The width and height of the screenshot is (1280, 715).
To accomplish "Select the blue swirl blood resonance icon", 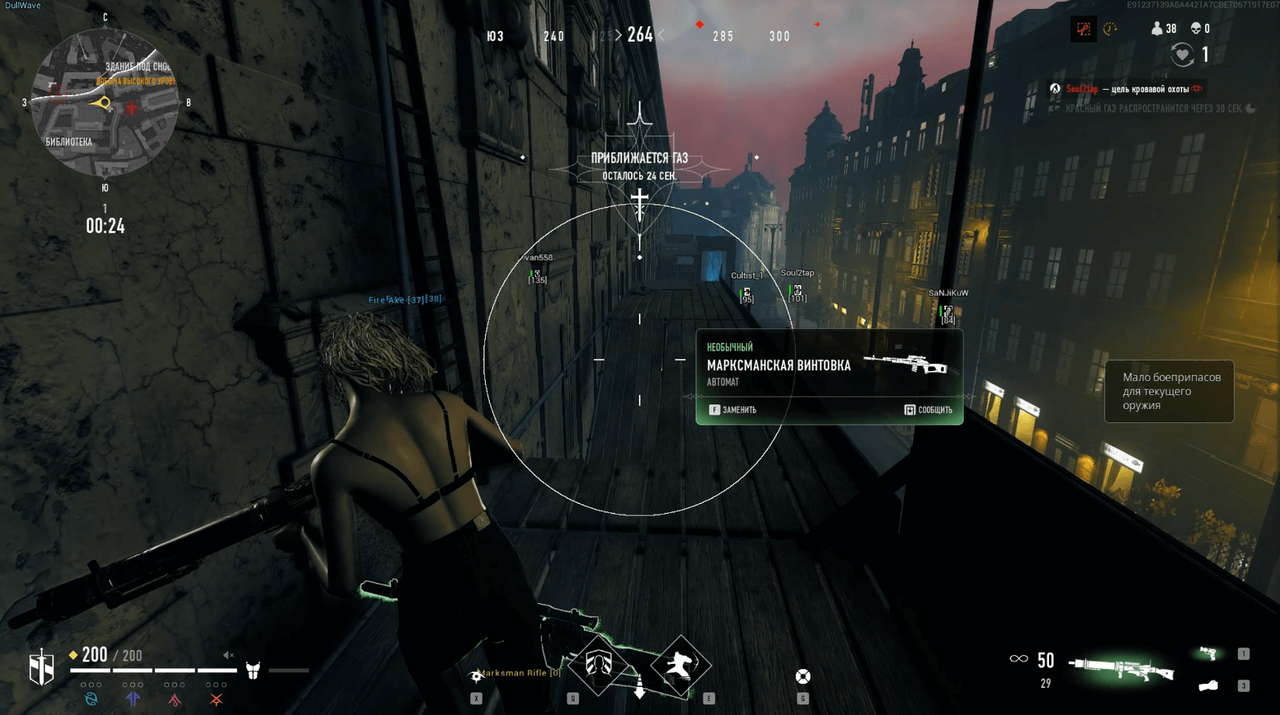I will click(92, 697).
